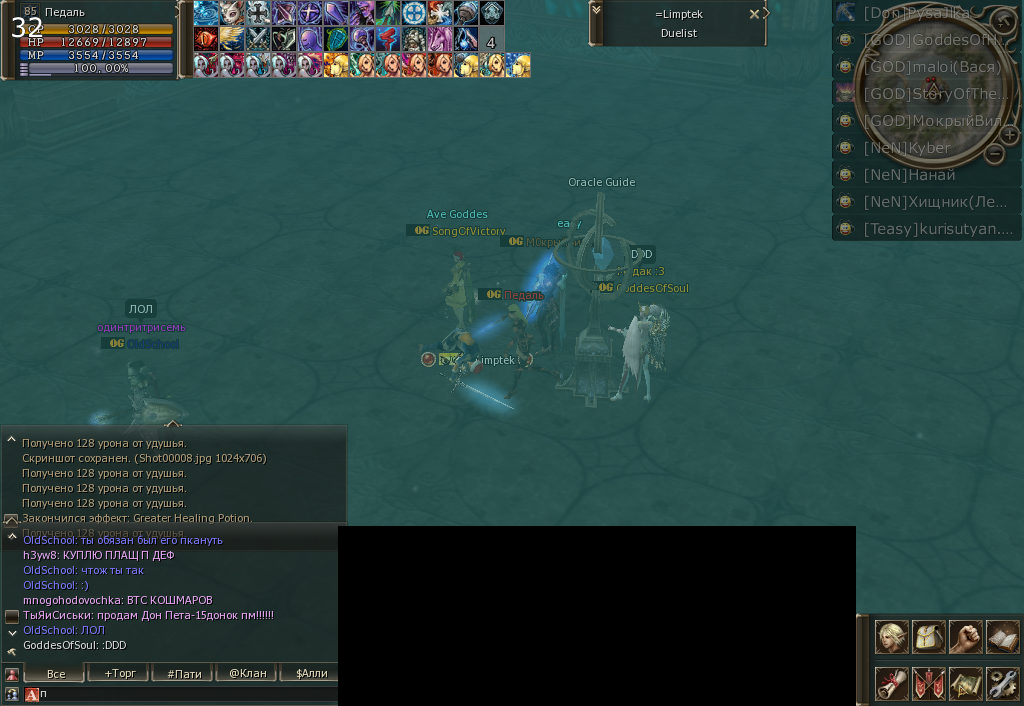Screen dimensions: 1024x706
Task: Open the character status elf portrait icon
Action: pyautogui.click(x=891, y=637)
